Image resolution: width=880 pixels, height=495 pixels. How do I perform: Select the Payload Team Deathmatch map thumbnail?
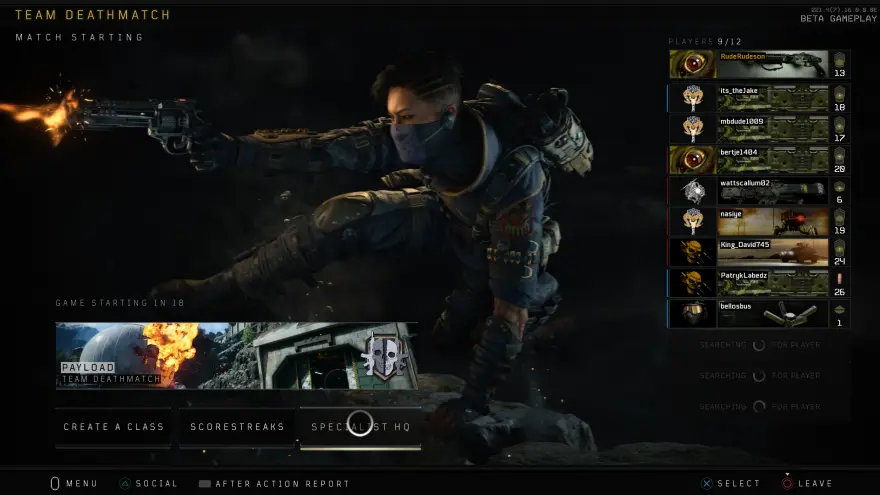pos(237,355)
